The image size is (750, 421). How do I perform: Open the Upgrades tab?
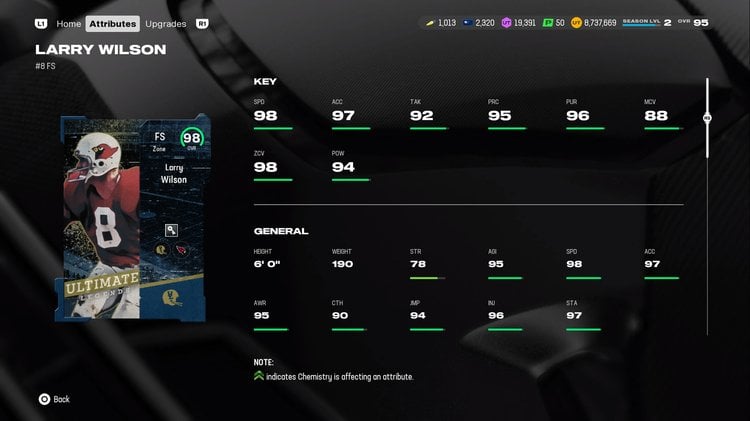coord(165,23)
